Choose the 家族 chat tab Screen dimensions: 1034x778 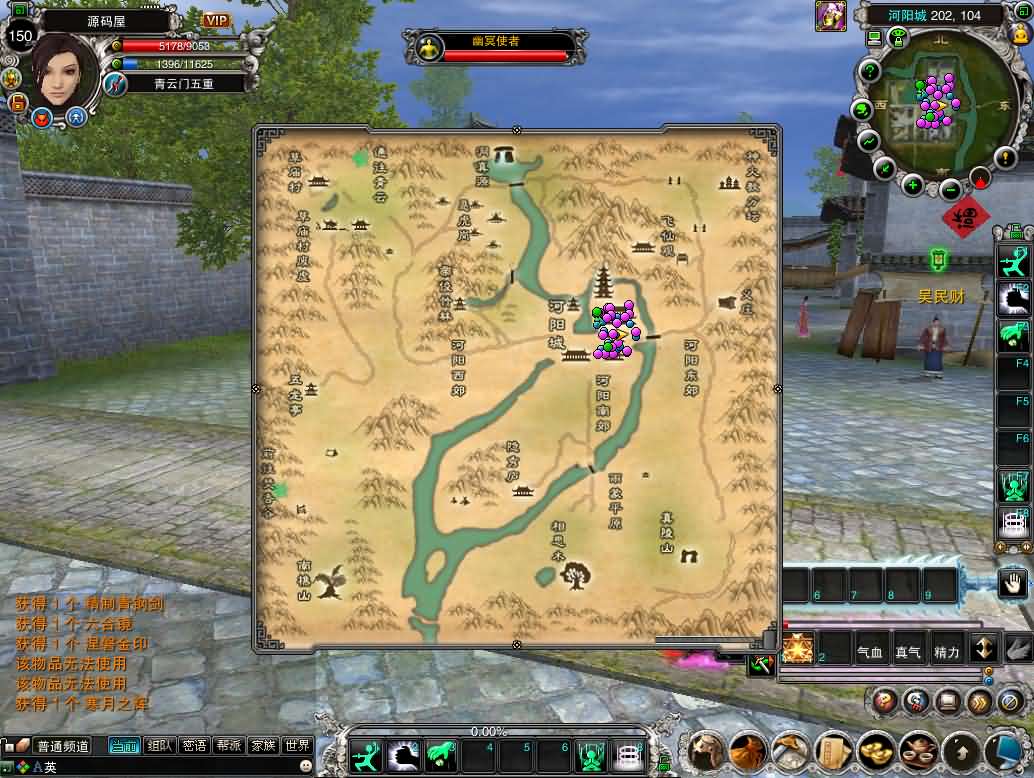coord(263,745)
